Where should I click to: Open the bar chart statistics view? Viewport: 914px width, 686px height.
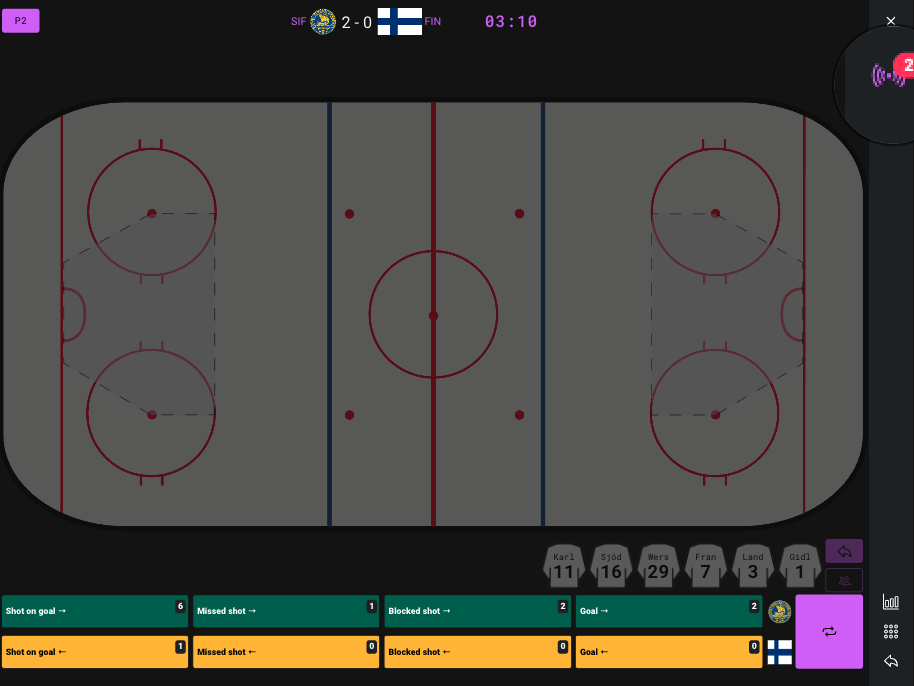(x=890, y=602)
